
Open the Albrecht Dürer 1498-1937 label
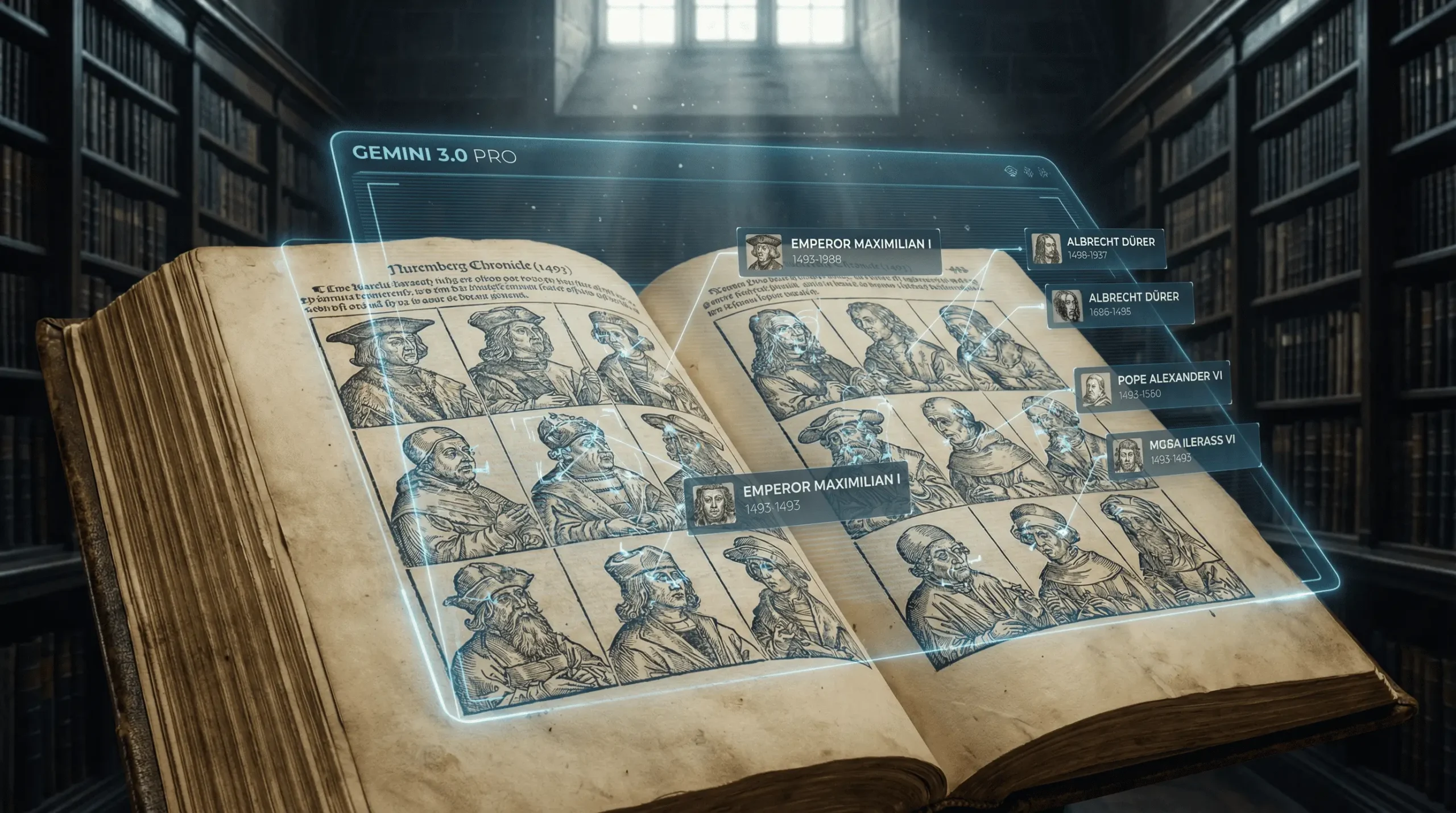(1095, 249)
